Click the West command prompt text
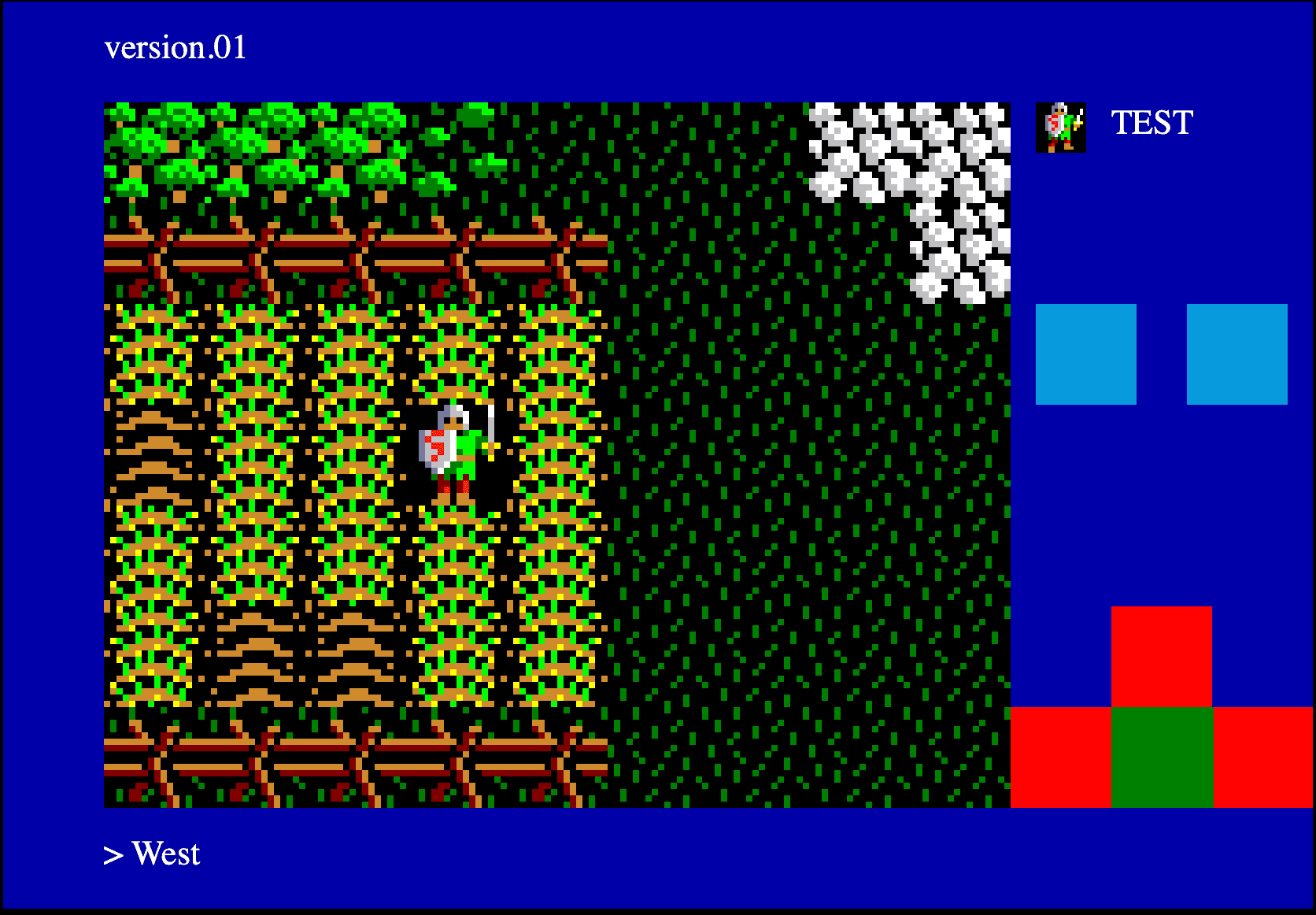The height and width of the screenshot is (915, 1316). click(166, 853)
